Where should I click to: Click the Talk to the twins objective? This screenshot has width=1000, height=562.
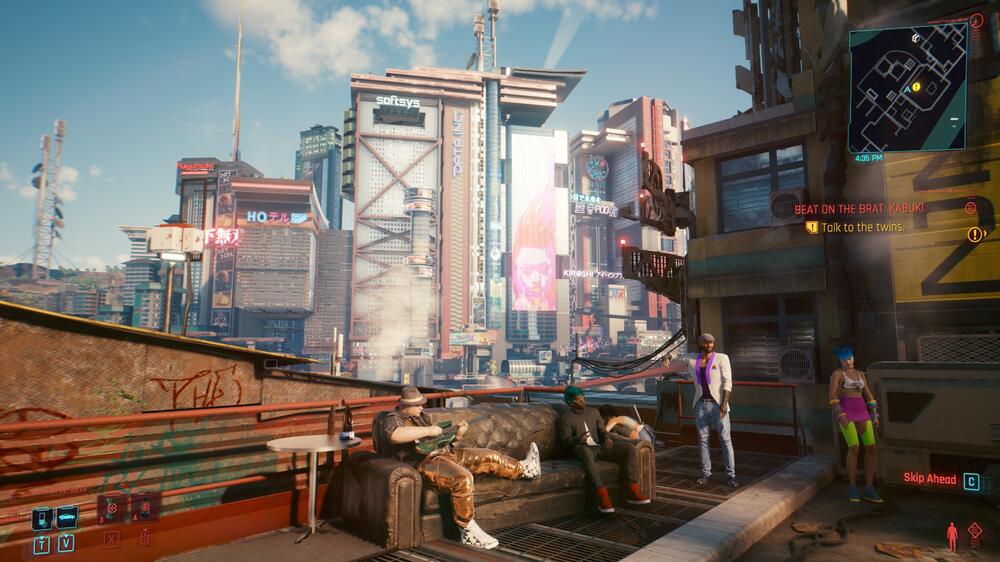(862, 227)
